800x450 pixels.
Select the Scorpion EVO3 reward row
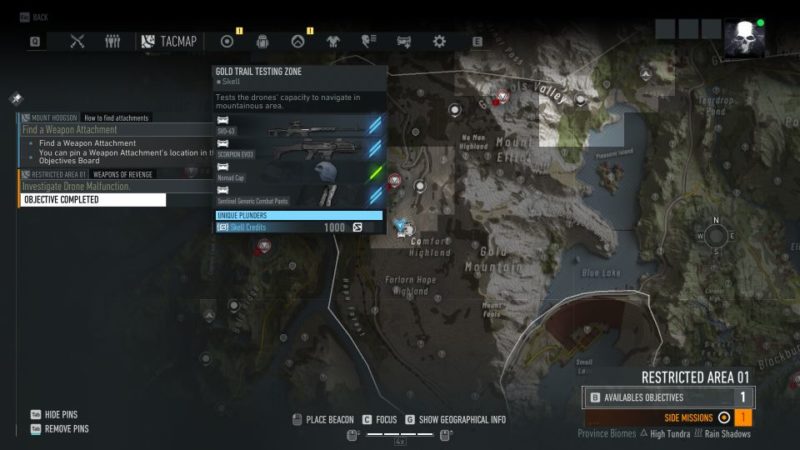click(x=300, y=148)
